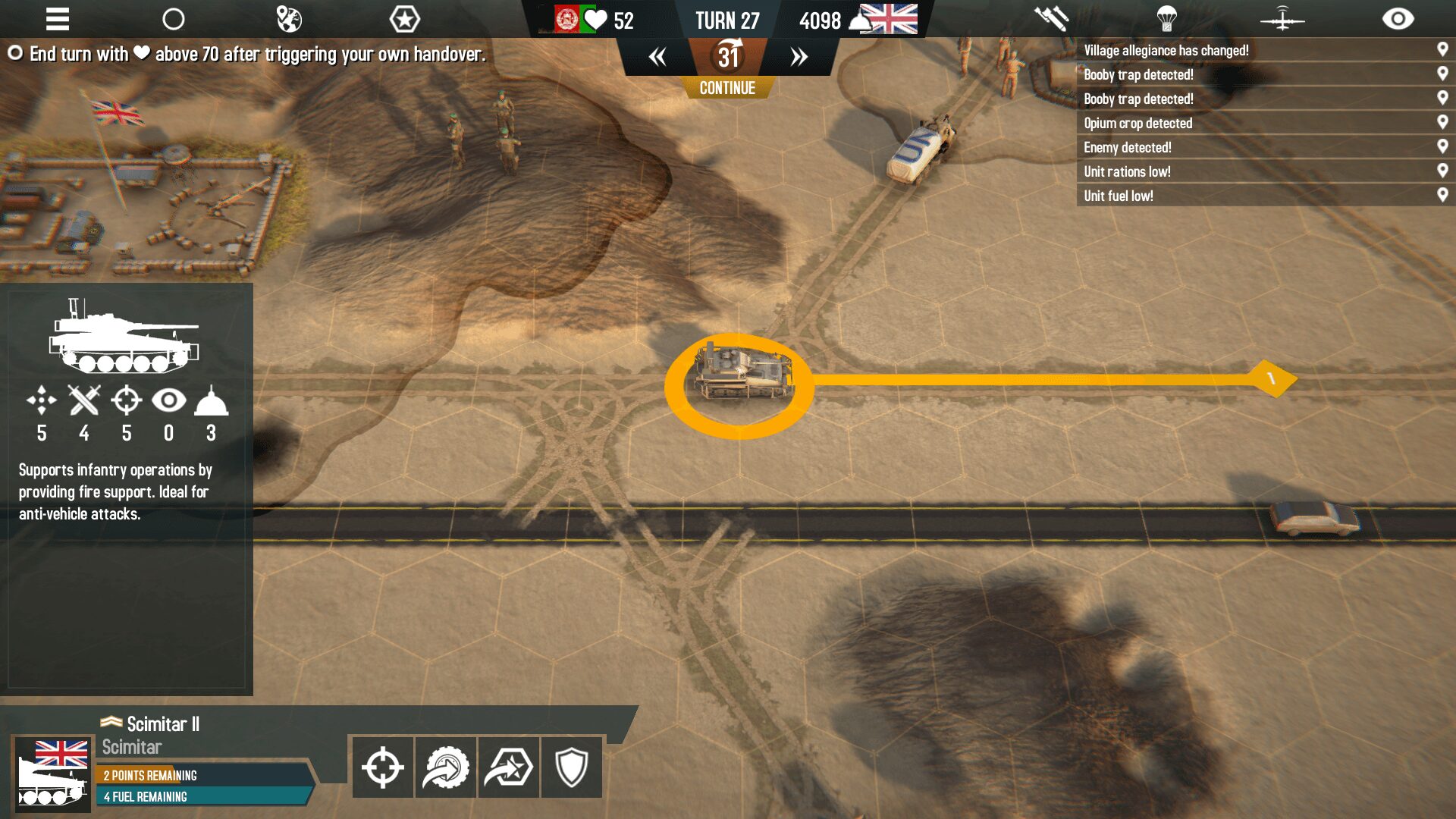Activate the shield defend action
Image resolution: width=1456 pixels, height=819 pixels.
[572, 767]
